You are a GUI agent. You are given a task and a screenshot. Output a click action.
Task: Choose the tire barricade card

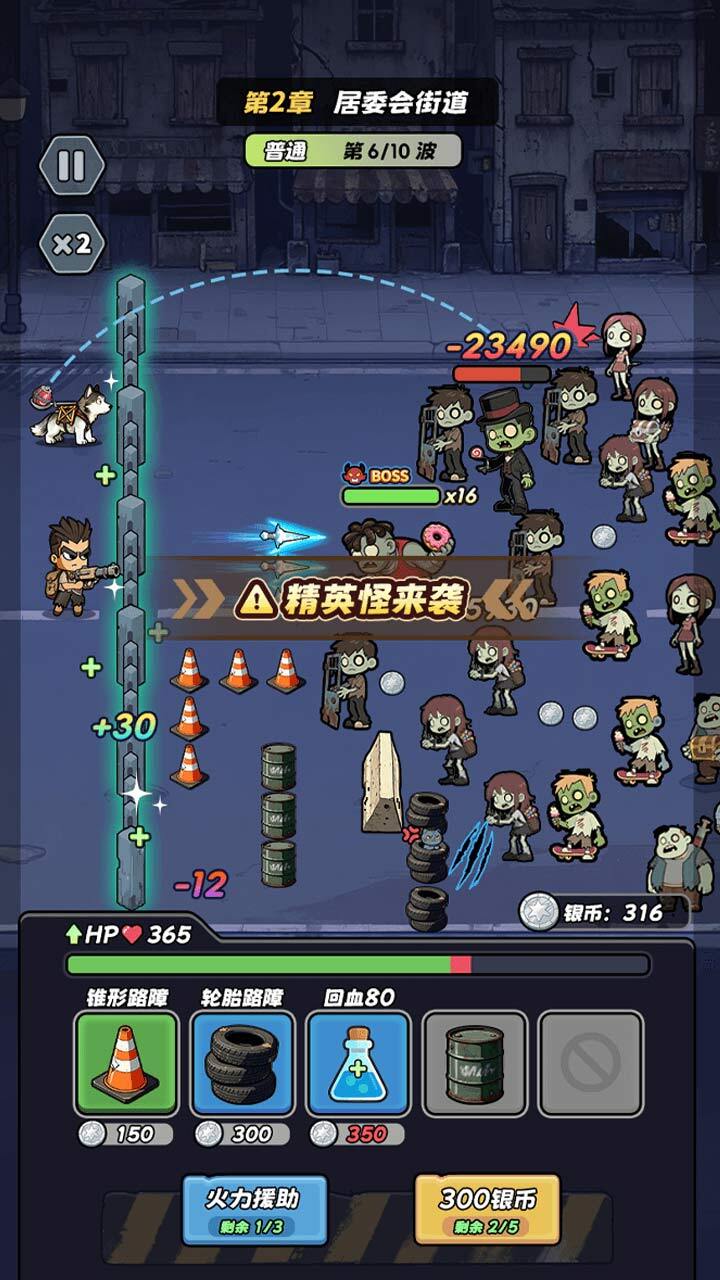[x=242, y=1063]
